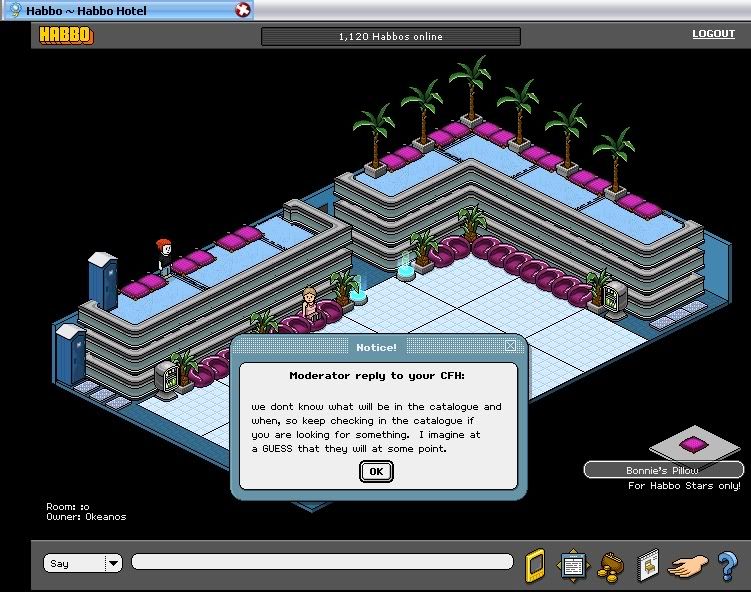Open the catalogue page icon
Viewport: 751px width, 592px height.
[648, 565]
